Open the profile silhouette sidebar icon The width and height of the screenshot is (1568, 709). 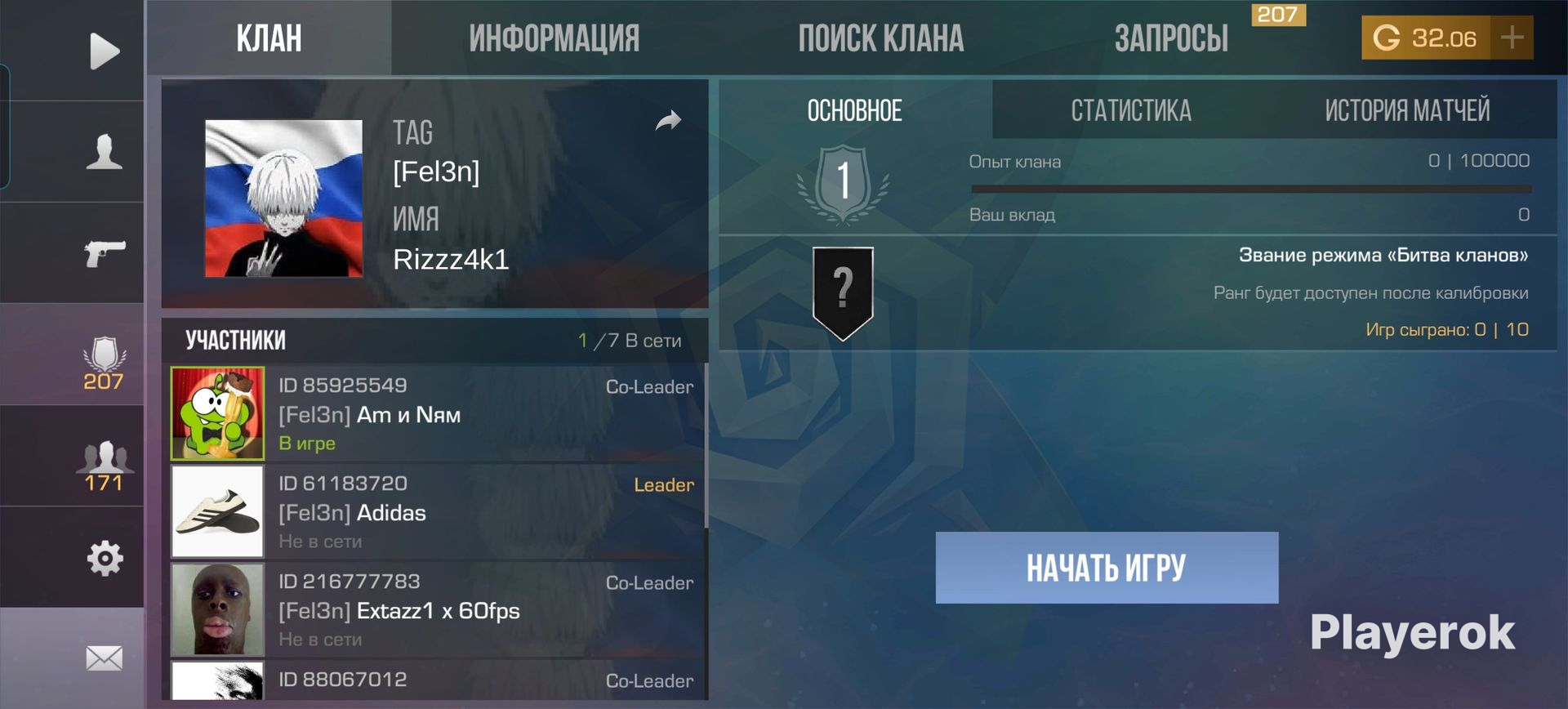[x=104, y=152]
